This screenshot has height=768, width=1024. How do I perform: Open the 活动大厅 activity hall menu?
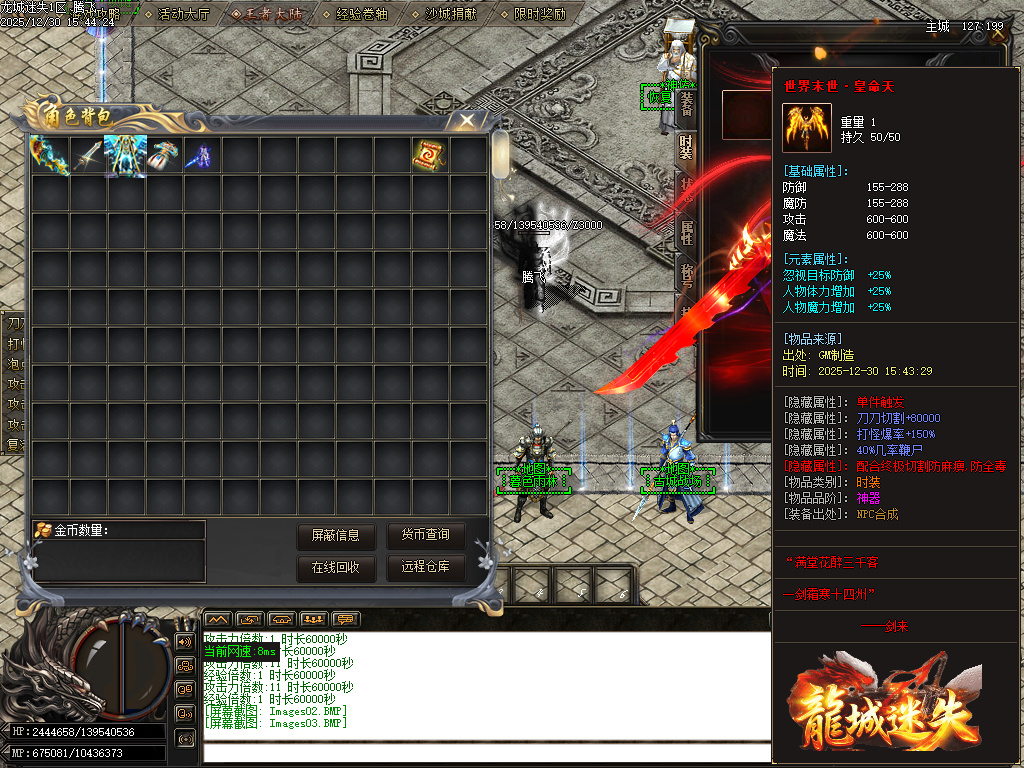point(183,15)
